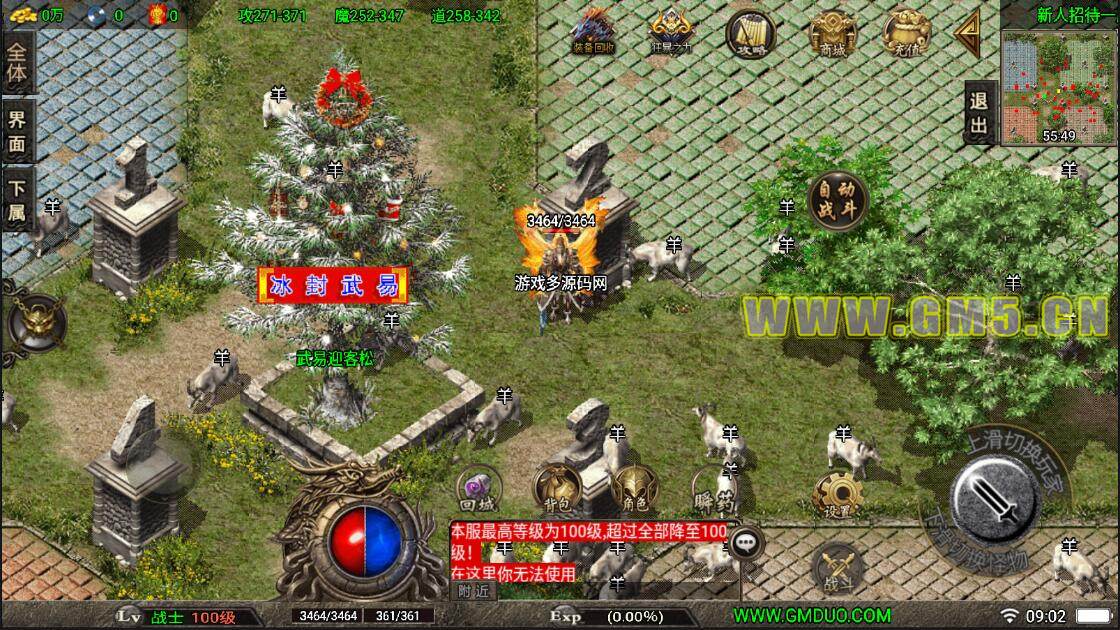The width and height of the screenshot is (1120, 630).
Task: Use the 瞬药 instant potion button
Action: (713, 487)
